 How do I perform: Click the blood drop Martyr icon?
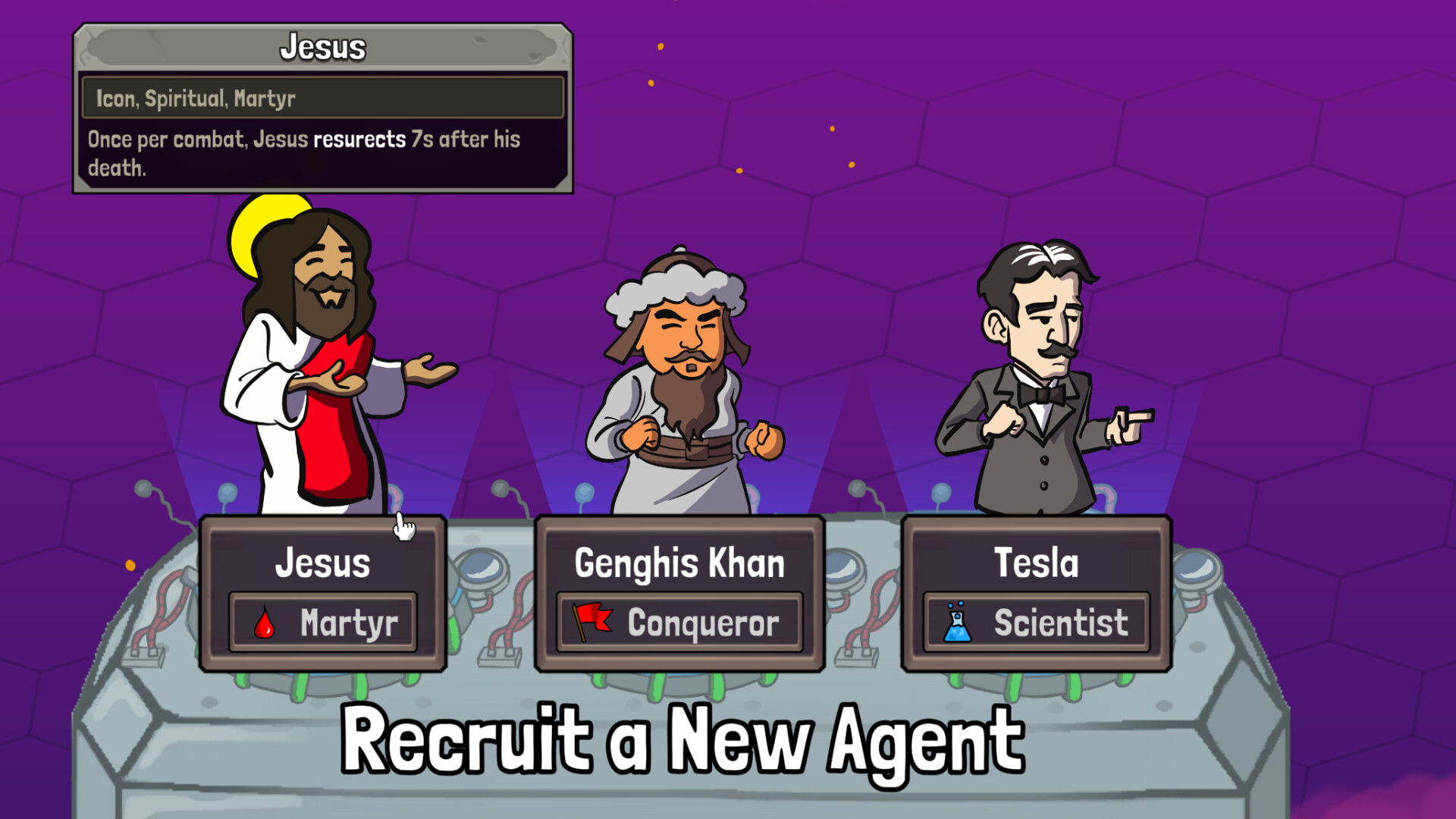265,623
